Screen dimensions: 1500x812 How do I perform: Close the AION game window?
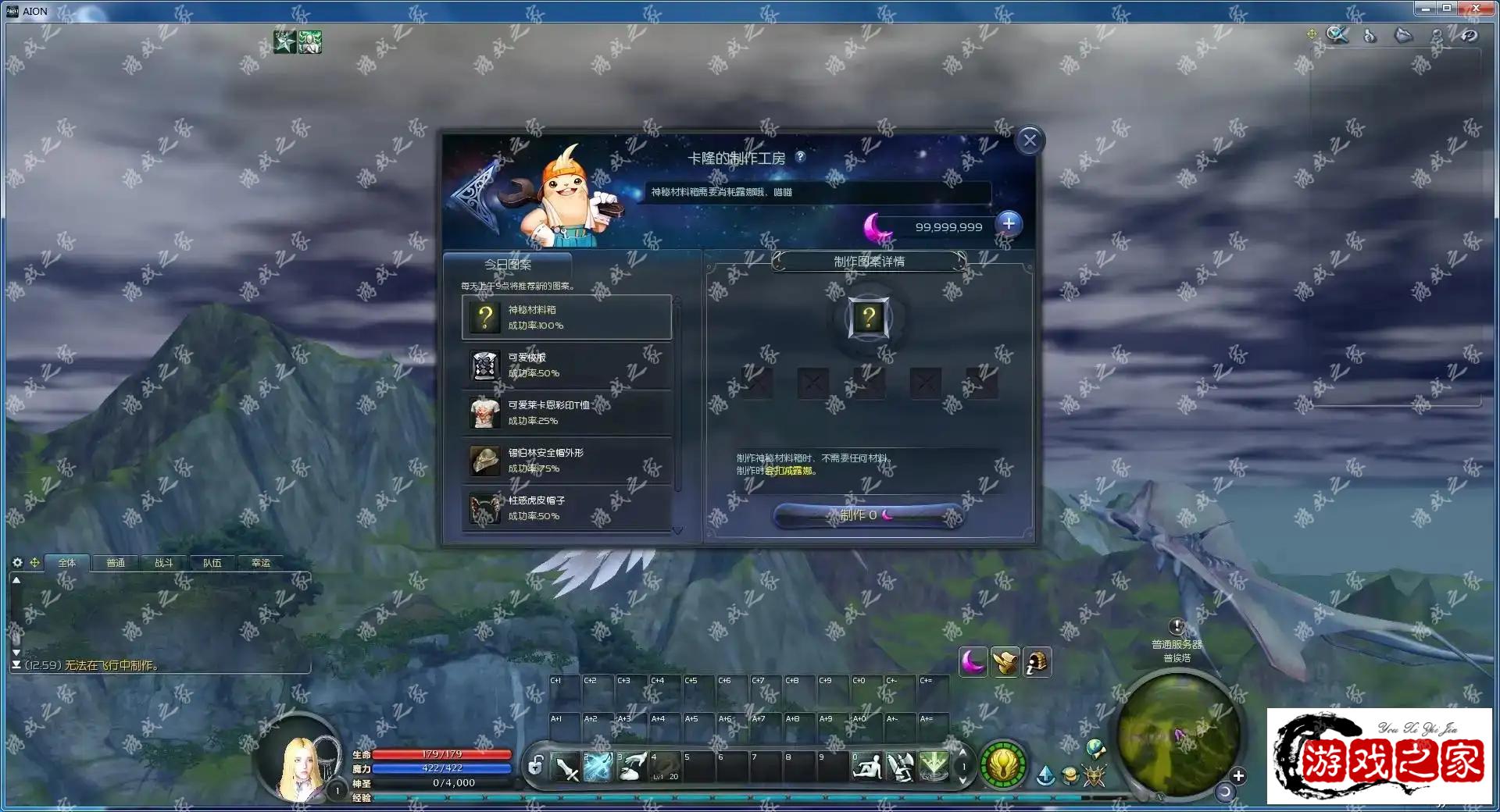[1475, 9]
